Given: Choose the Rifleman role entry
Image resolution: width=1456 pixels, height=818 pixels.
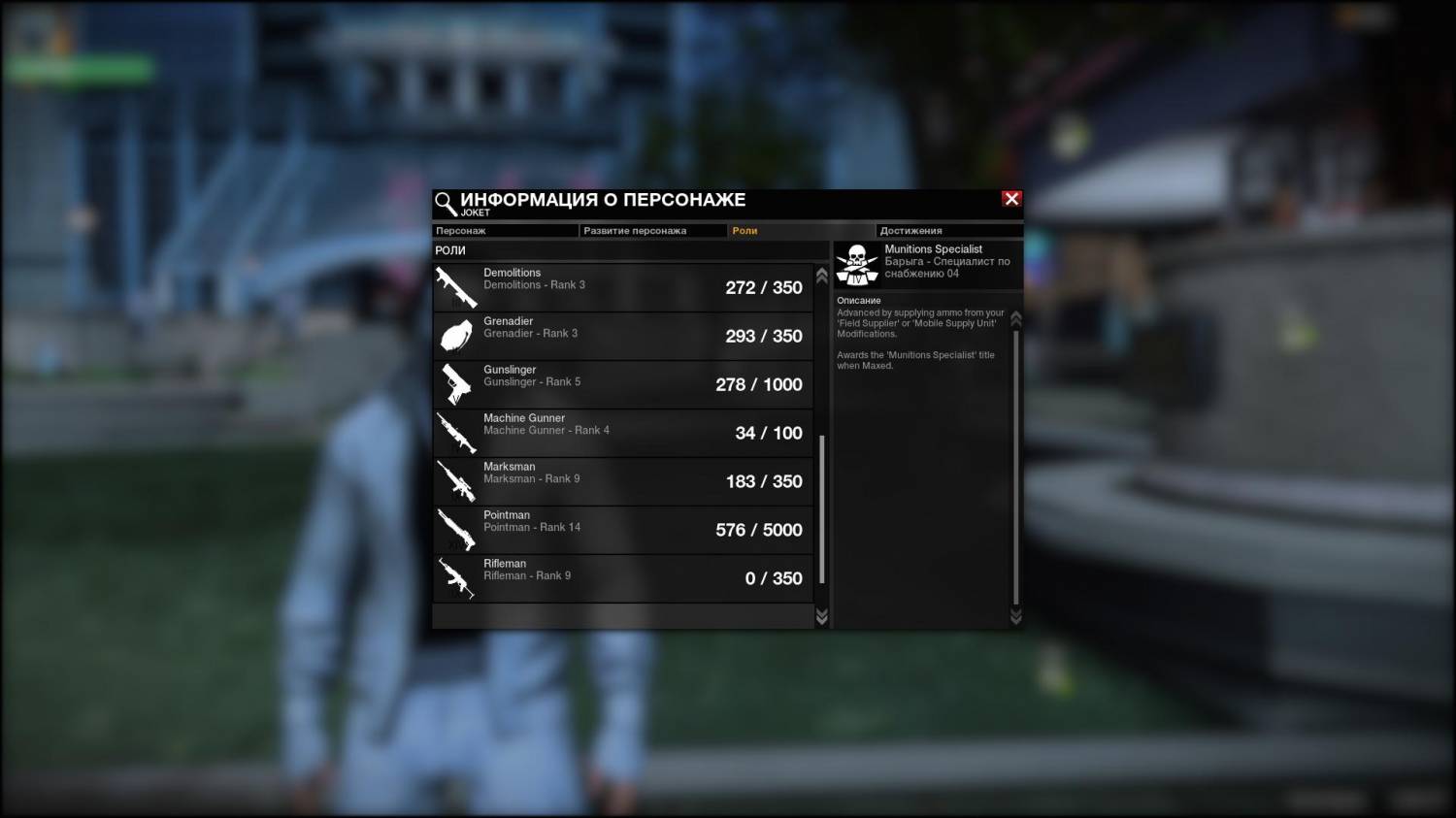Looking at the screenshot, I should [622, 578].
